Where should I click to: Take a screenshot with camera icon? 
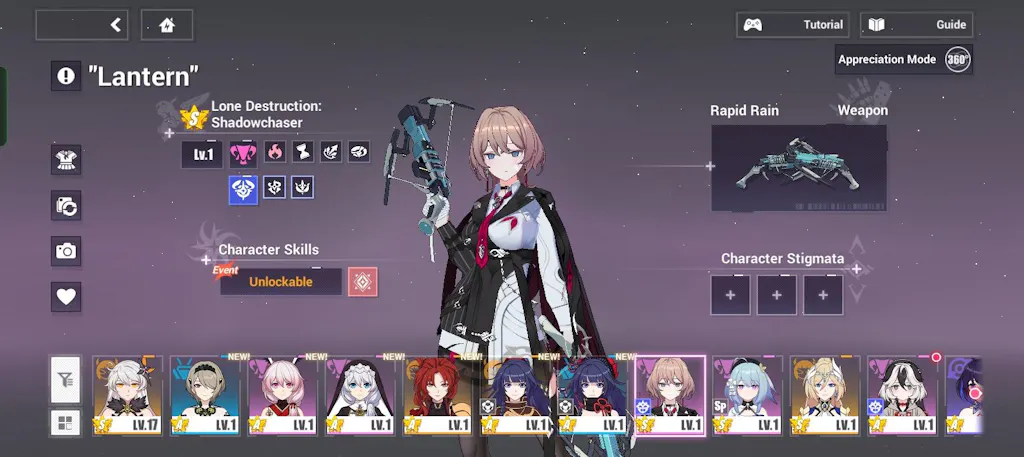[66, 251]
